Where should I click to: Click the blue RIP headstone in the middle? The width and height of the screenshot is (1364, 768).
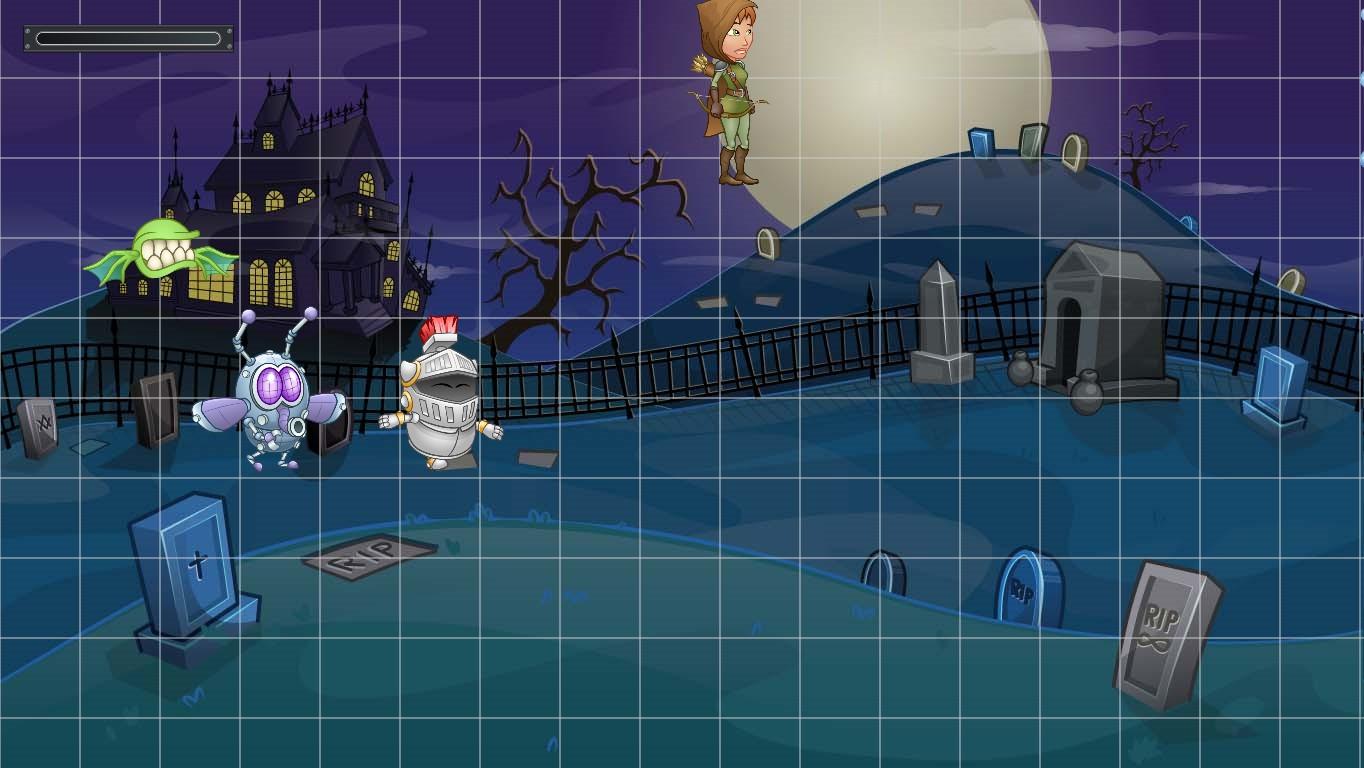pyautogui.click(x=1022, y=590)
